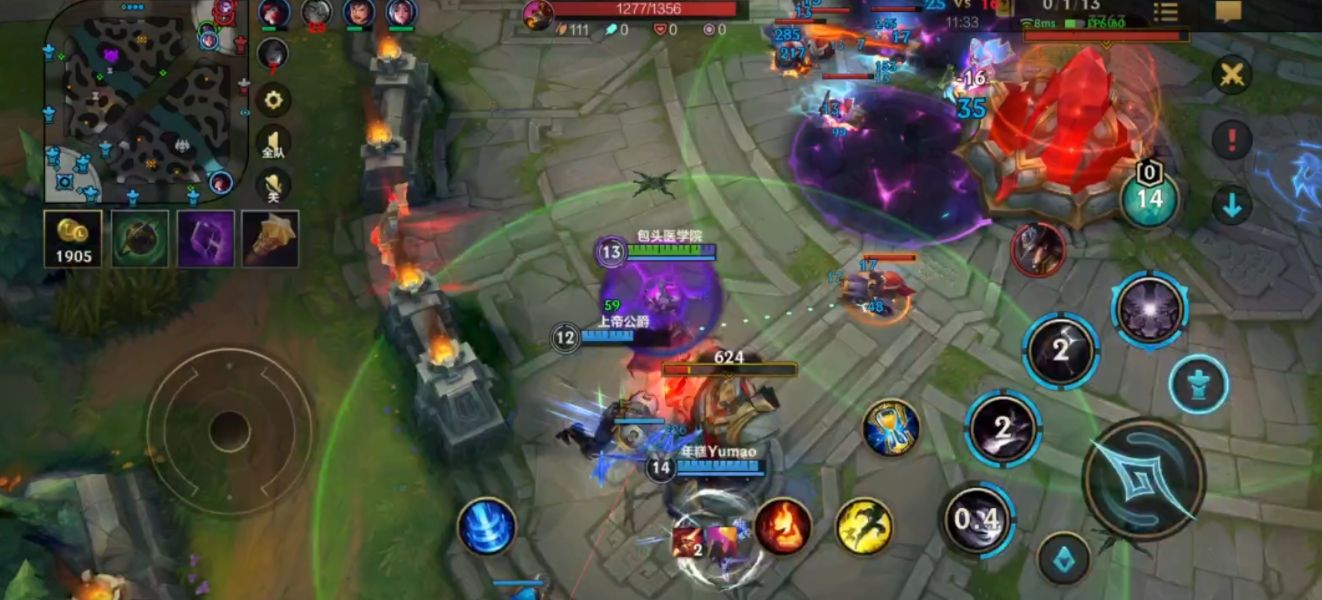
Task: Toggle the muted microphone button
Action: pyautogui.click(x=273, y=186)
